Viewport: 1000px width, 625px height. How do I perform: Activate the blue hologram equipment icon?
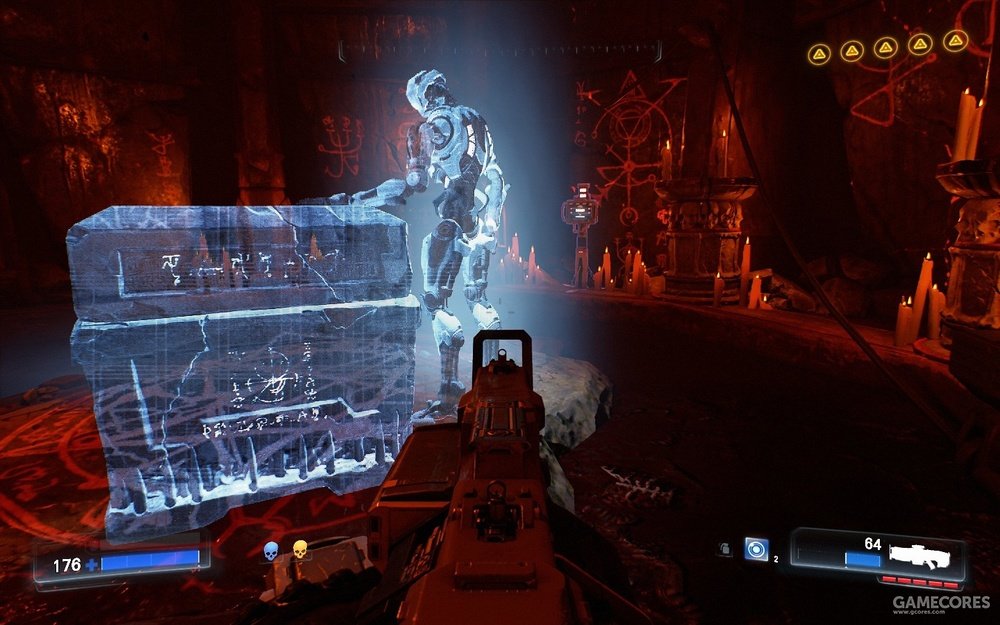pos(756,548)
